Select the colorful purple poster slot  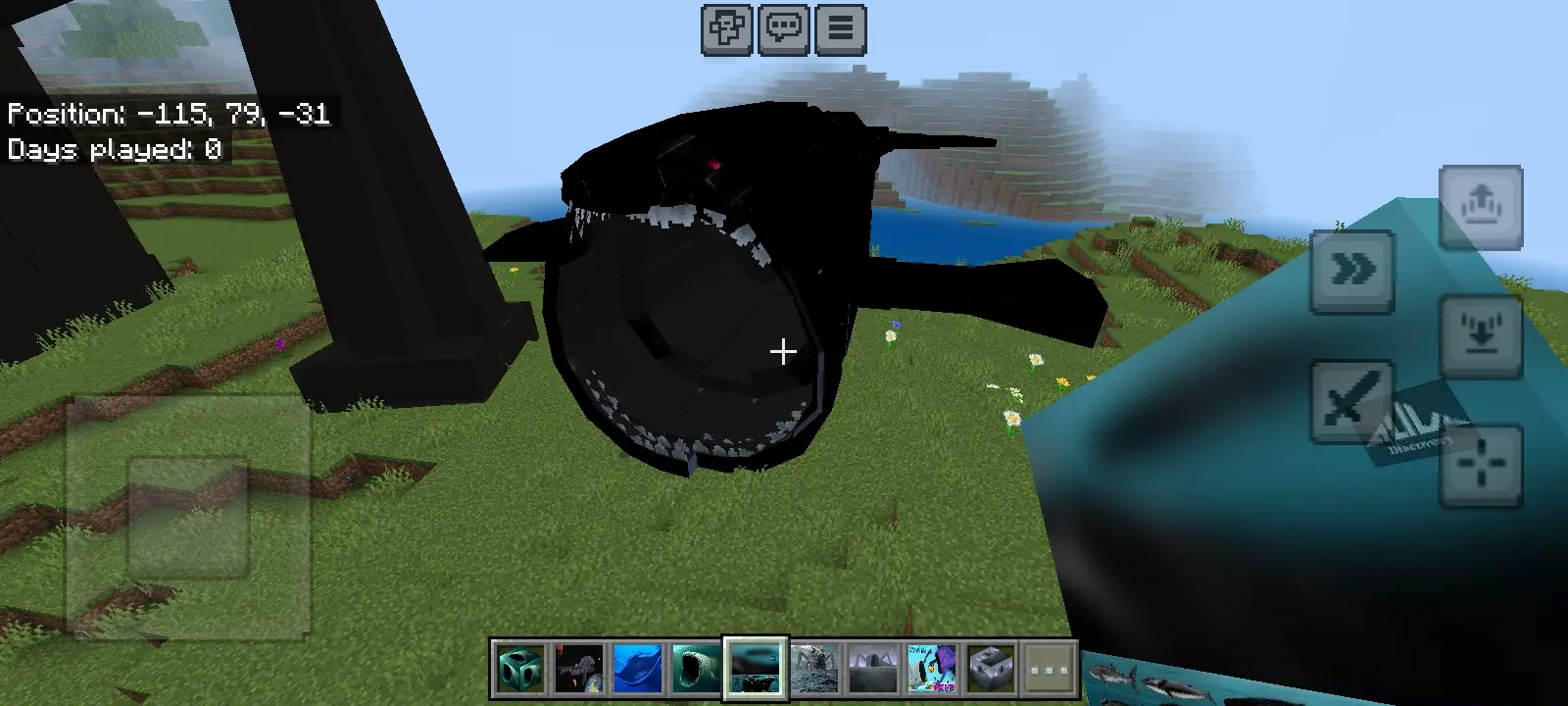(x=932, y=669)
